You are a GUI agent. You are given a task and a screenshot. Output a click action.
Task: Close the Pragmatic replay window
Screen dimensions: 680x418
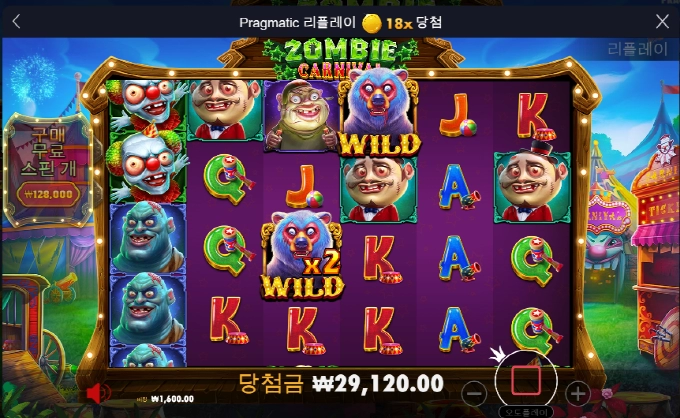(x=662, y=21)
